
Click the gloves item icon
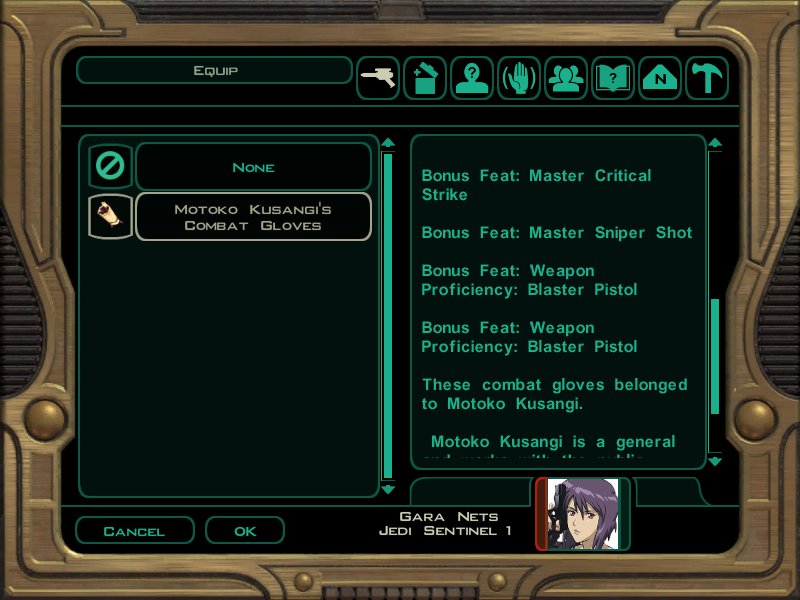110,217
